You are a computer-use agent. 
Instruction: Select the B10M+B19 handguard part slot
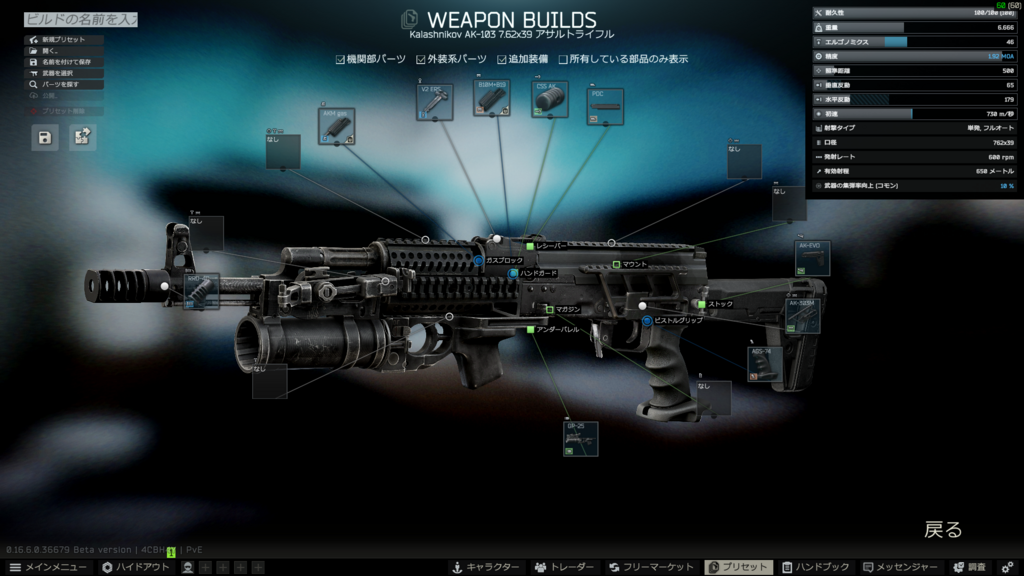[x=492, y=99]
